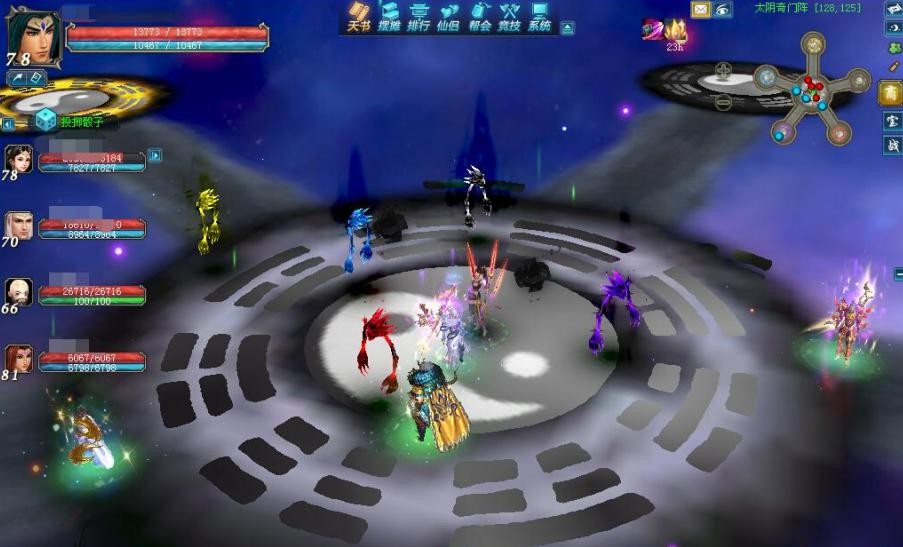Image resolution: width=903 pixels, height=547 pixels.
Task: Select the level 81 teammate portrait
Action: pyautogui.click(x=19, y=358)
